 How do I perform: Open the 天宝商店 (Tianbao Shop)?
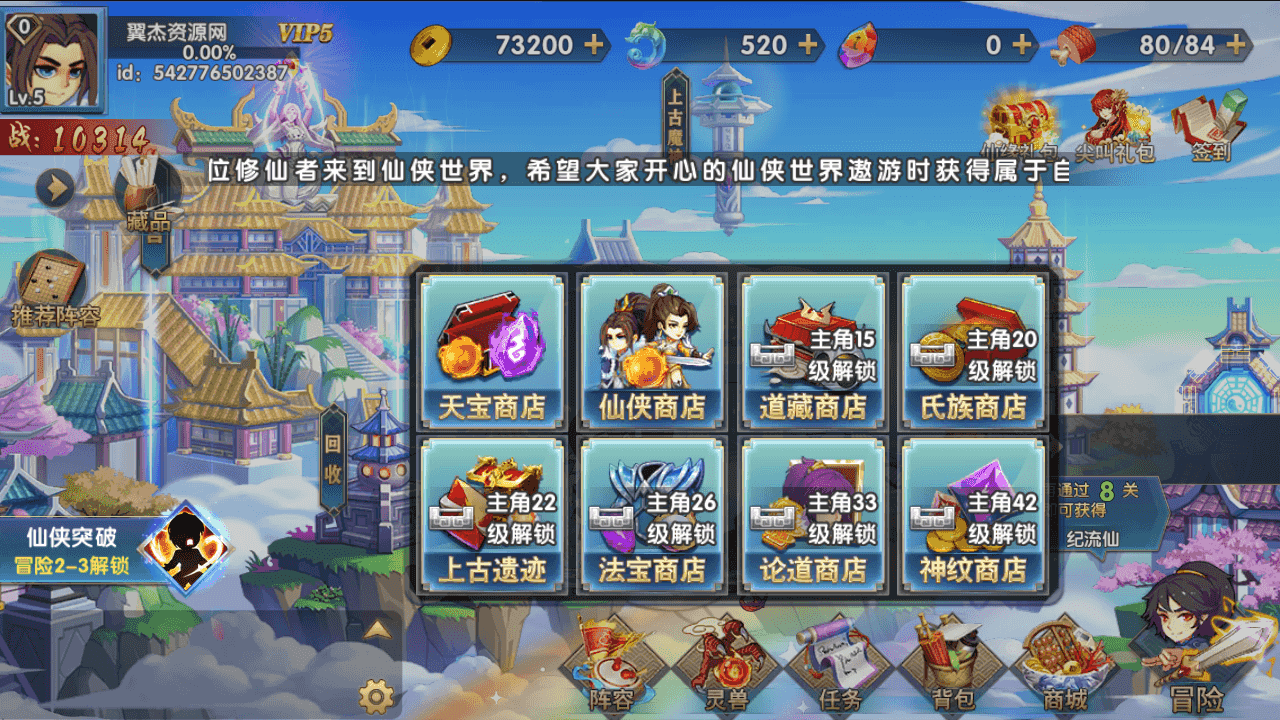pyautogui.click(x=490, y=350)
